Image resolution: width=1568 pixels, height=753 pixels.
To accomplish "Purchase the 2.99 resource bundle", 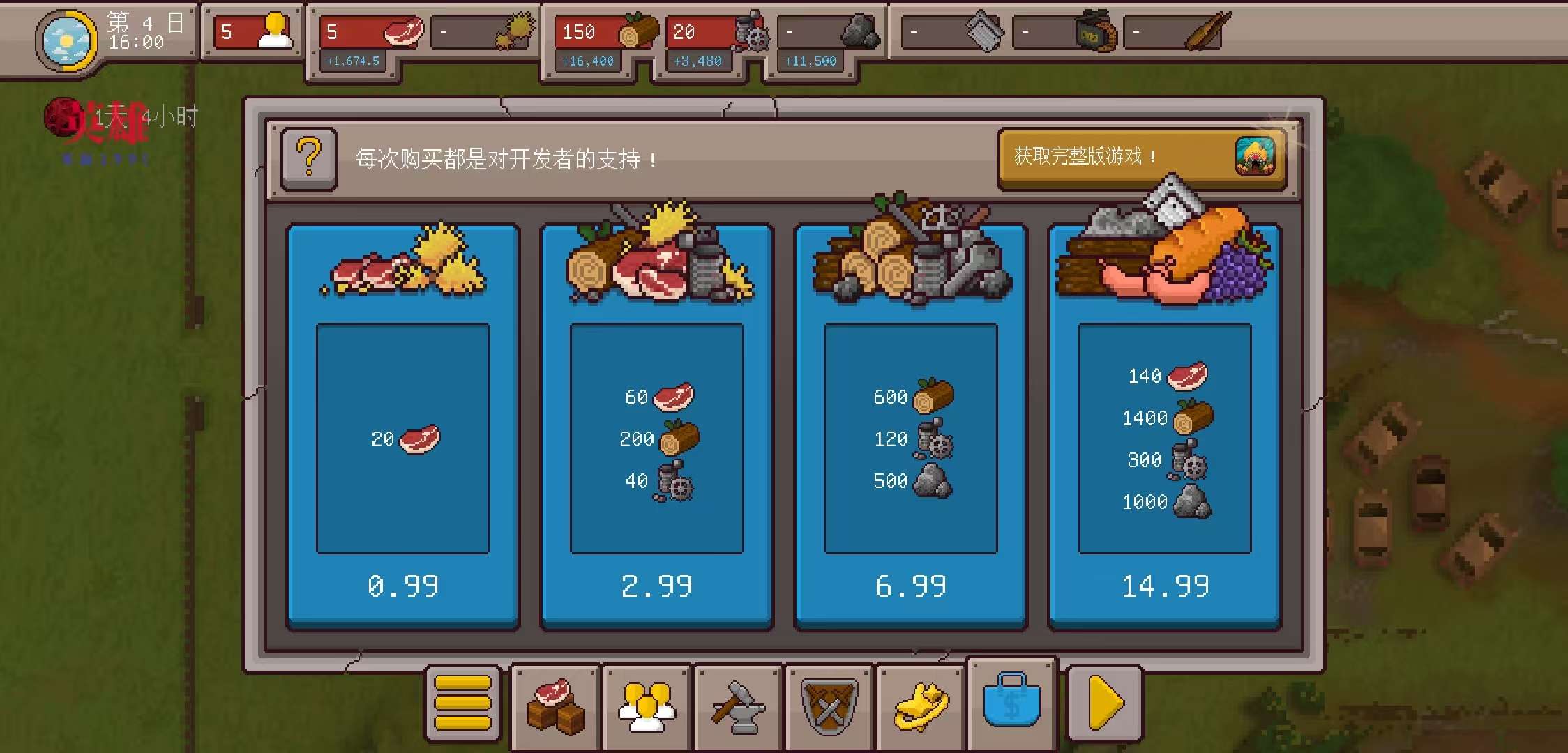I will click(x=656, y=427).
